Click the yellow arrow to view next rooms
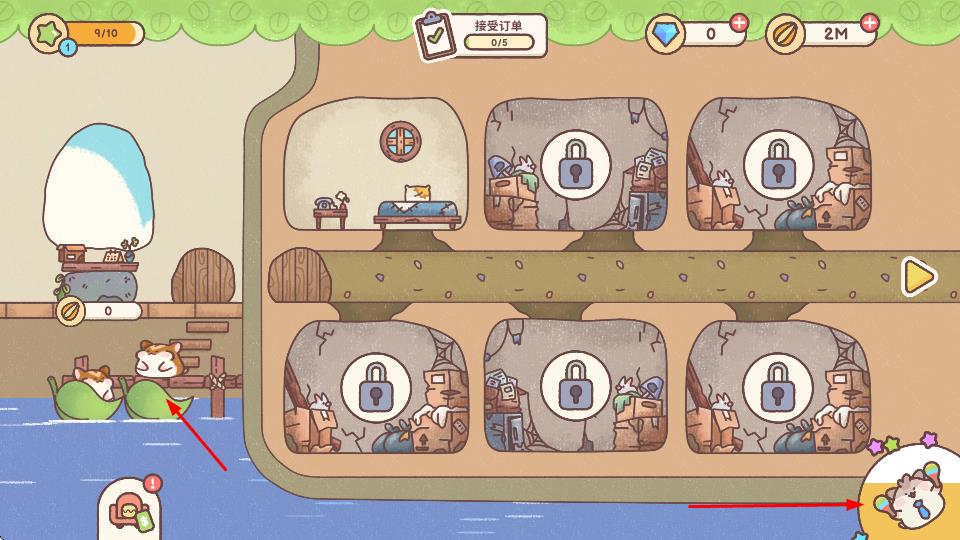Viewport: 960px width, 540px height. click(x=918, y=277)
